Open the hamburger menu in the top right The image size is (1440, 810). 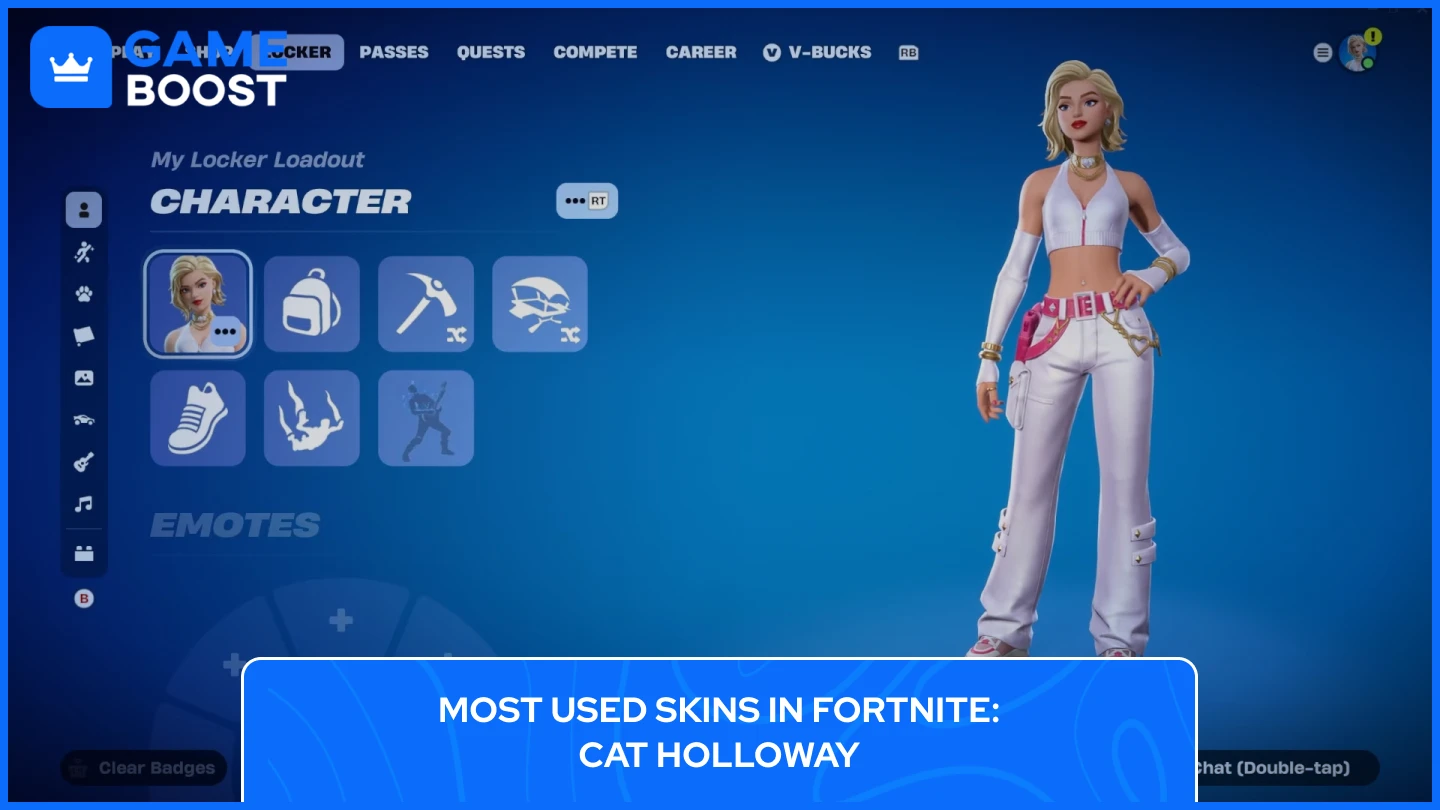[x=1322, y=53]
